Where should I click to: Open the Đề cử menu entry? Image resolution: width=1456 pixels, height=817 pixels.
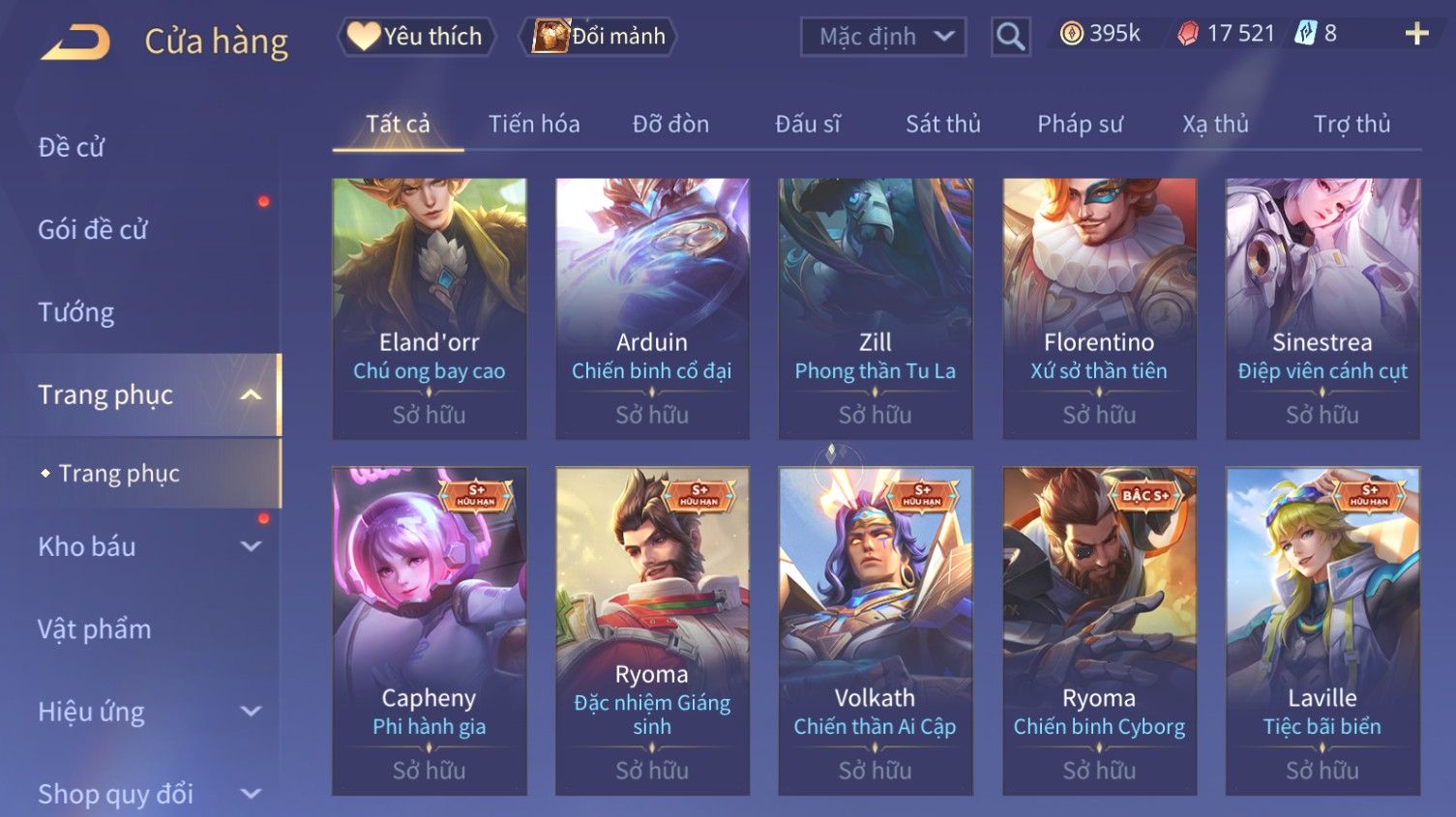click(72, 147)
